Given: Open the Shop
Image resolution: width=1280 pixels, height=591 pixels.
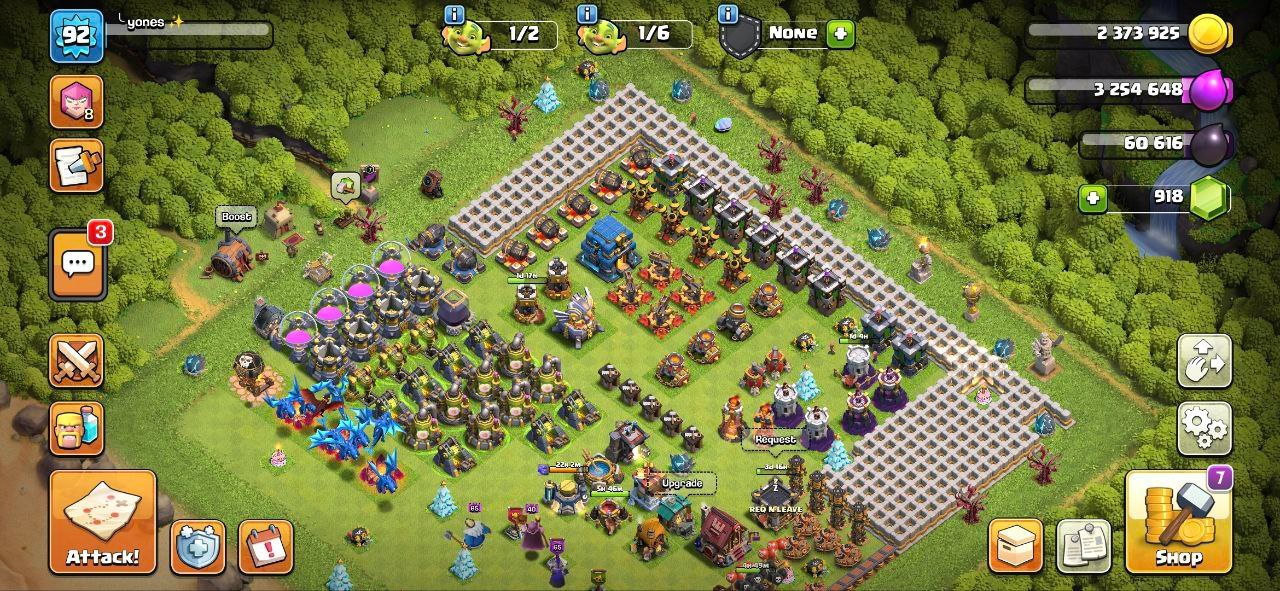Looking at the screenshot, I should pos(1178,521).
